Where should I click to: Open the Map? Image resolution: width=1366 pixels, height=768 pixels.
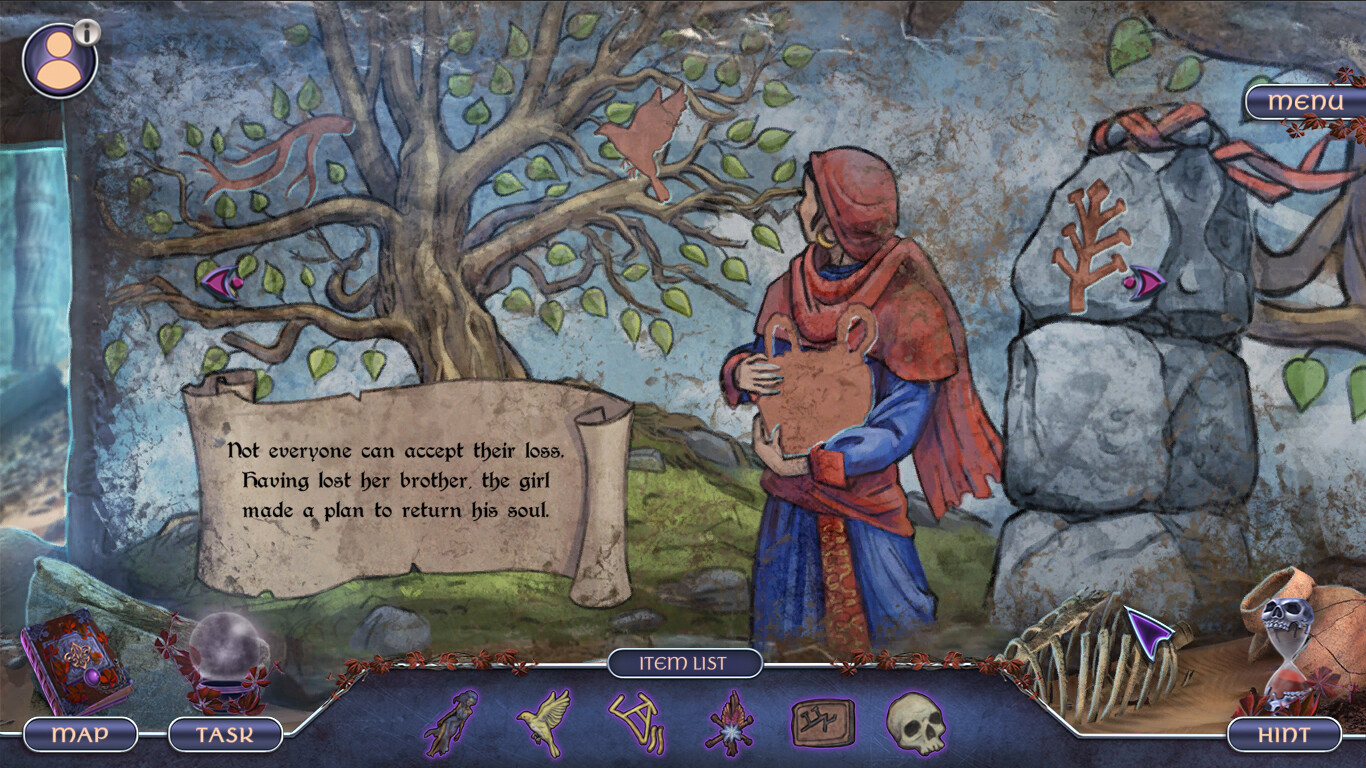point(80,735)
